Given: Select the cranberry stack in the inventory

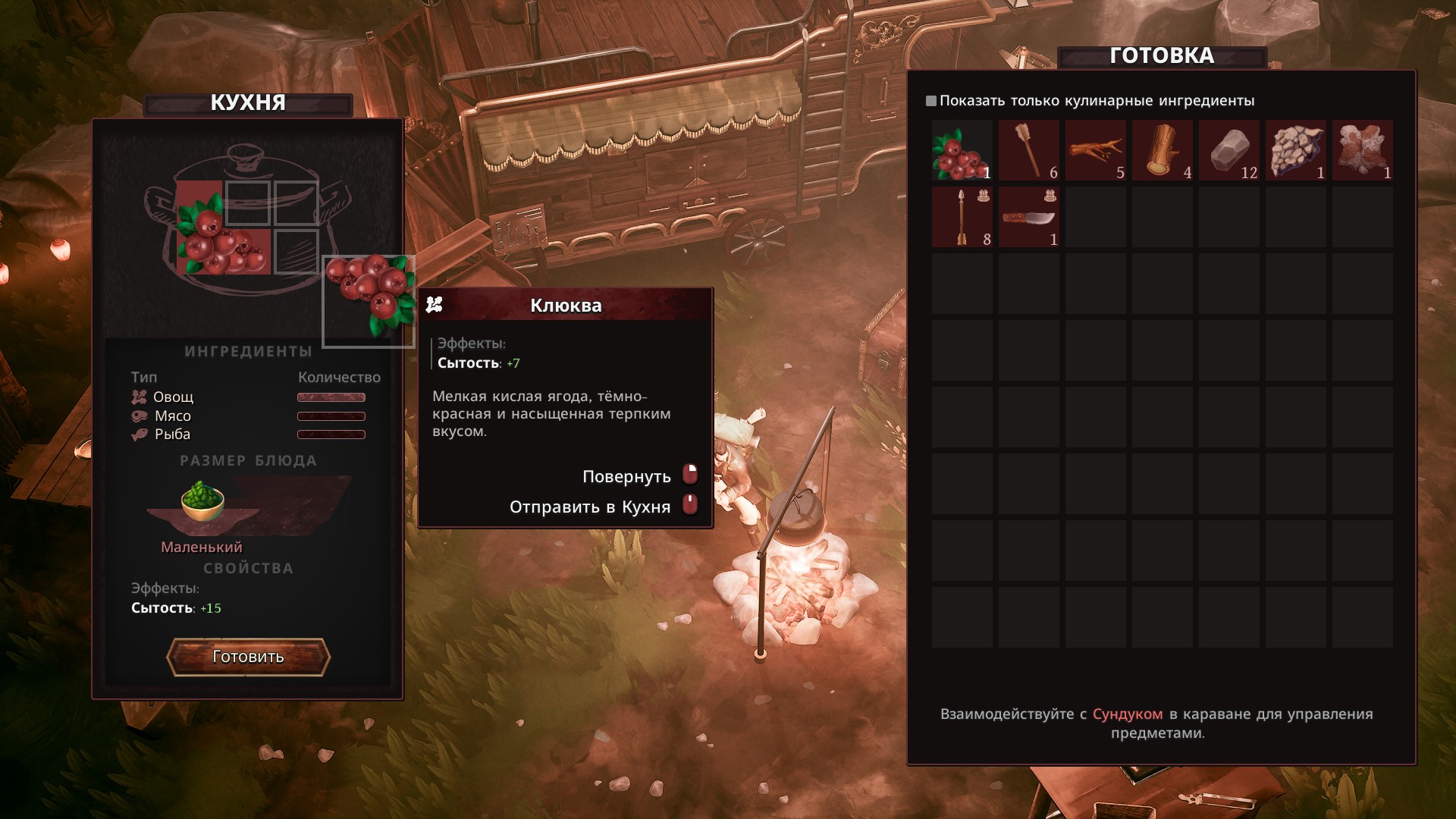Looking at the screenshot, I should pyautogui.click(x=962, y=150).
